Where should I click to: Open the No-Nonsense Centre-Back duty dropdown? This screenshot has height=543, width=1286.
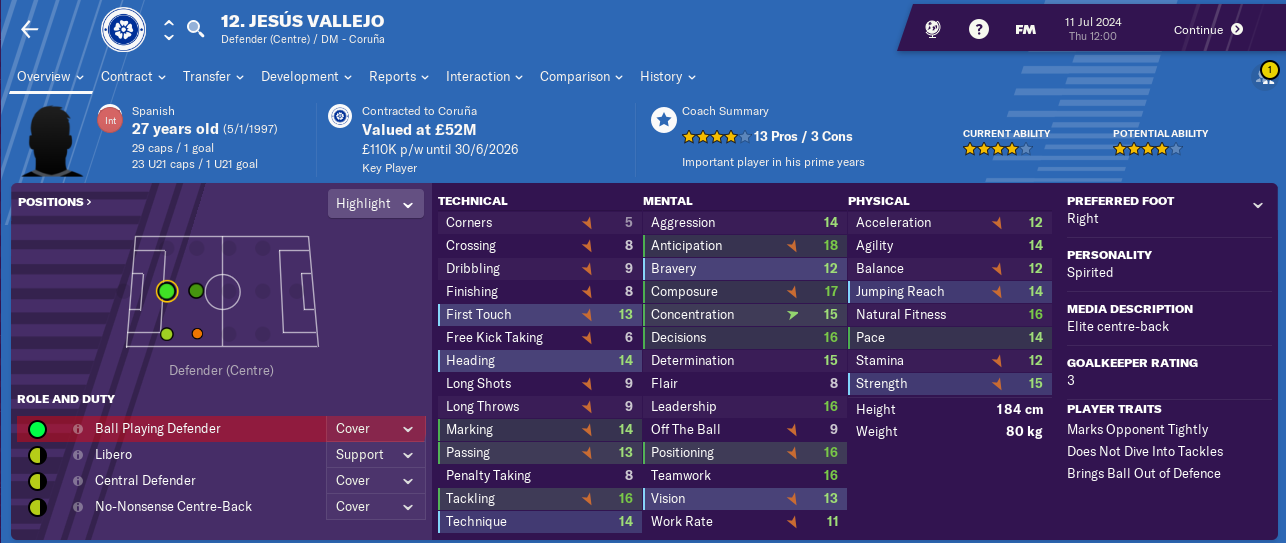(x=374, y=507)
